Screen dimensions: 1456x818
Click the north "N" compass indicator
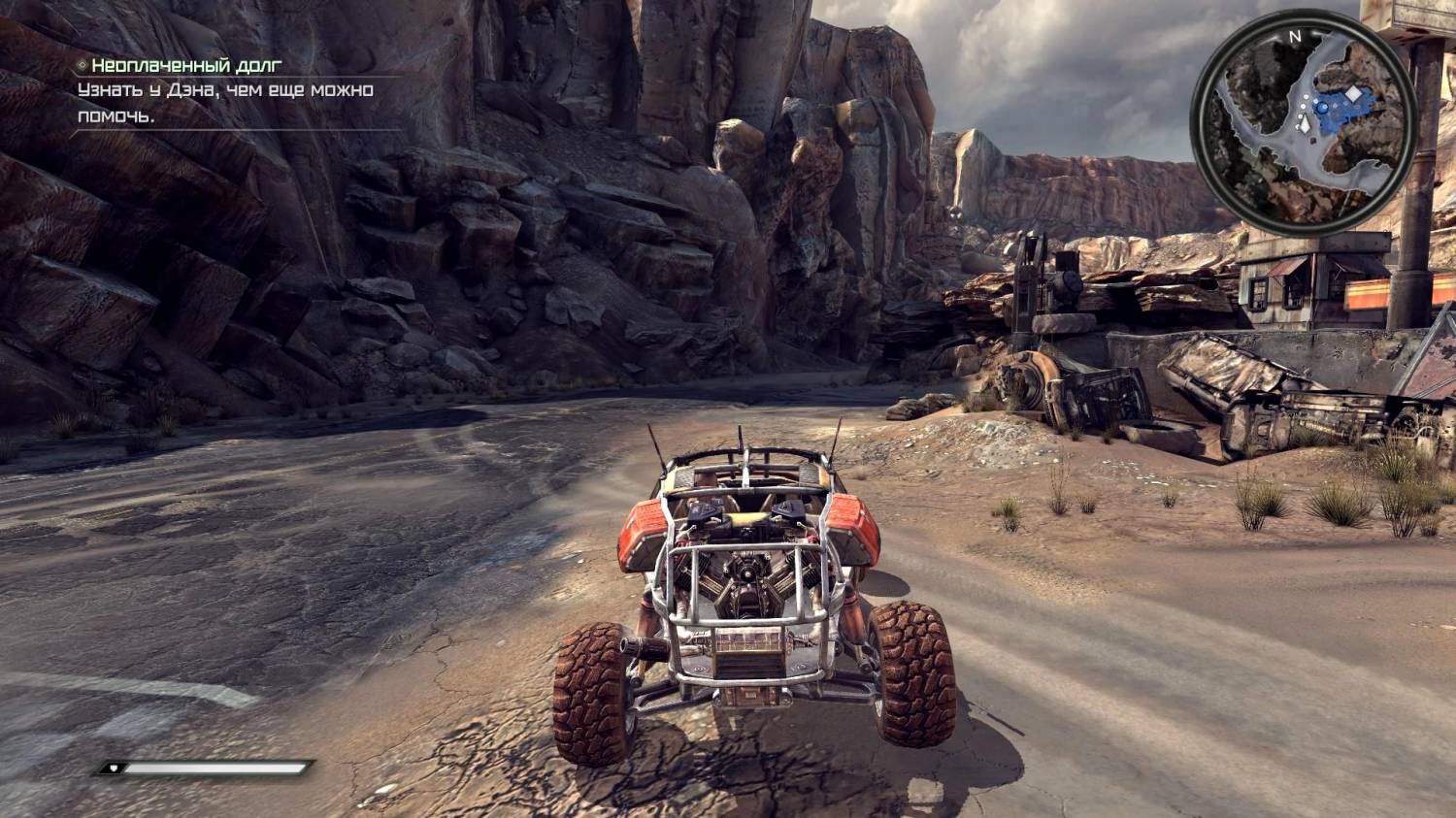(1294, 37)
